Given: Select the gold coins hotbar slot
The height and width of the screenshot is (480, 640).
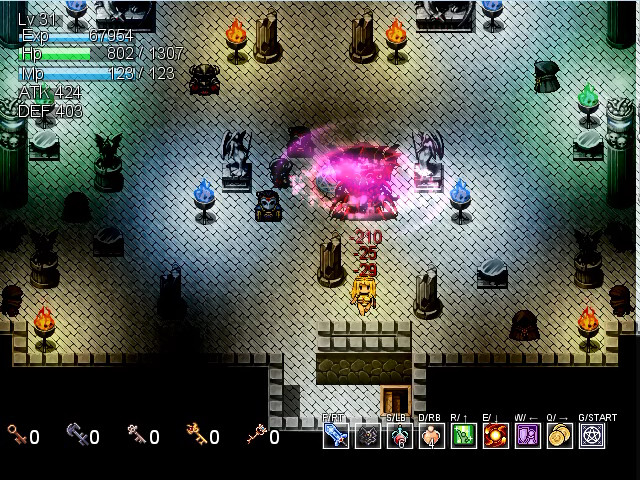Looking at the screenshot, I should (559, 436).
